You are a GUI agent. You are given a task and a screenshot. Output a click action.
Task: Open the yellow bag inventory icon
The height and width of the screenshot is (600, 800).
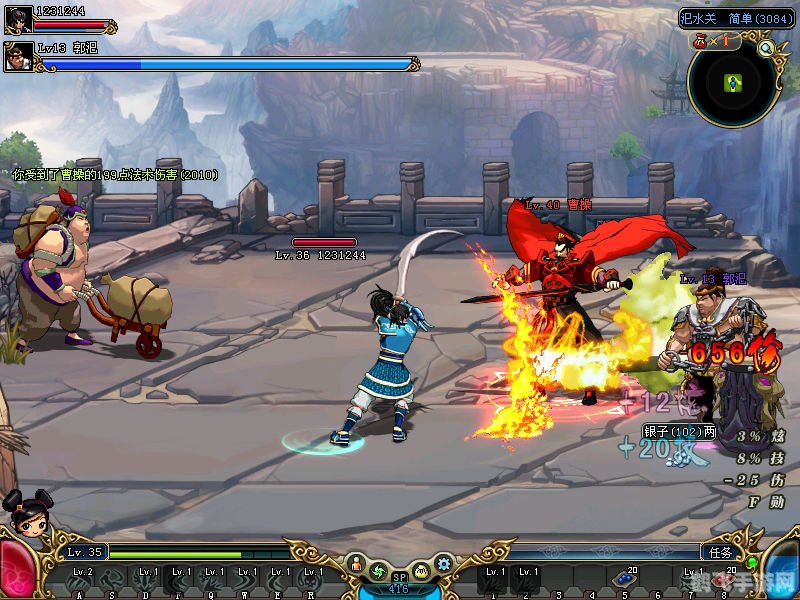click(421, 571)
